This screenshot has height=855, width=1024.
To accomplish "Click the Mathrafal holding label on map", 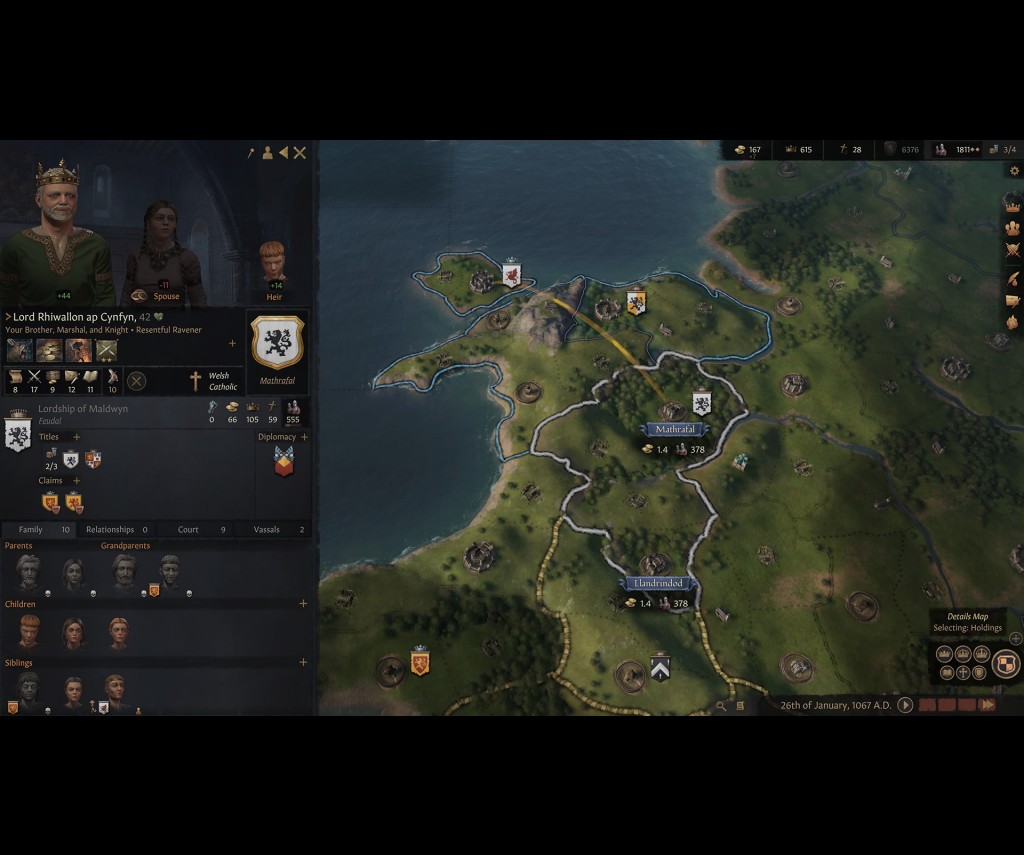I will pos(675,429).
